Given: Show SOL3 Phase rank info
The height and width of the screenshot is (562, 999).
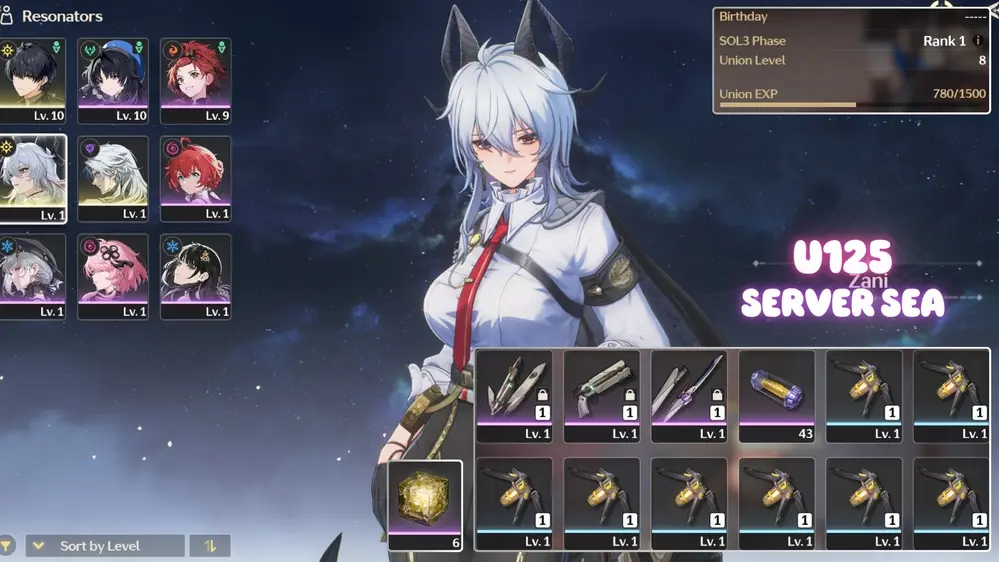Looking at the screenshot, I should pyautogui.click(x=979, y=41).
